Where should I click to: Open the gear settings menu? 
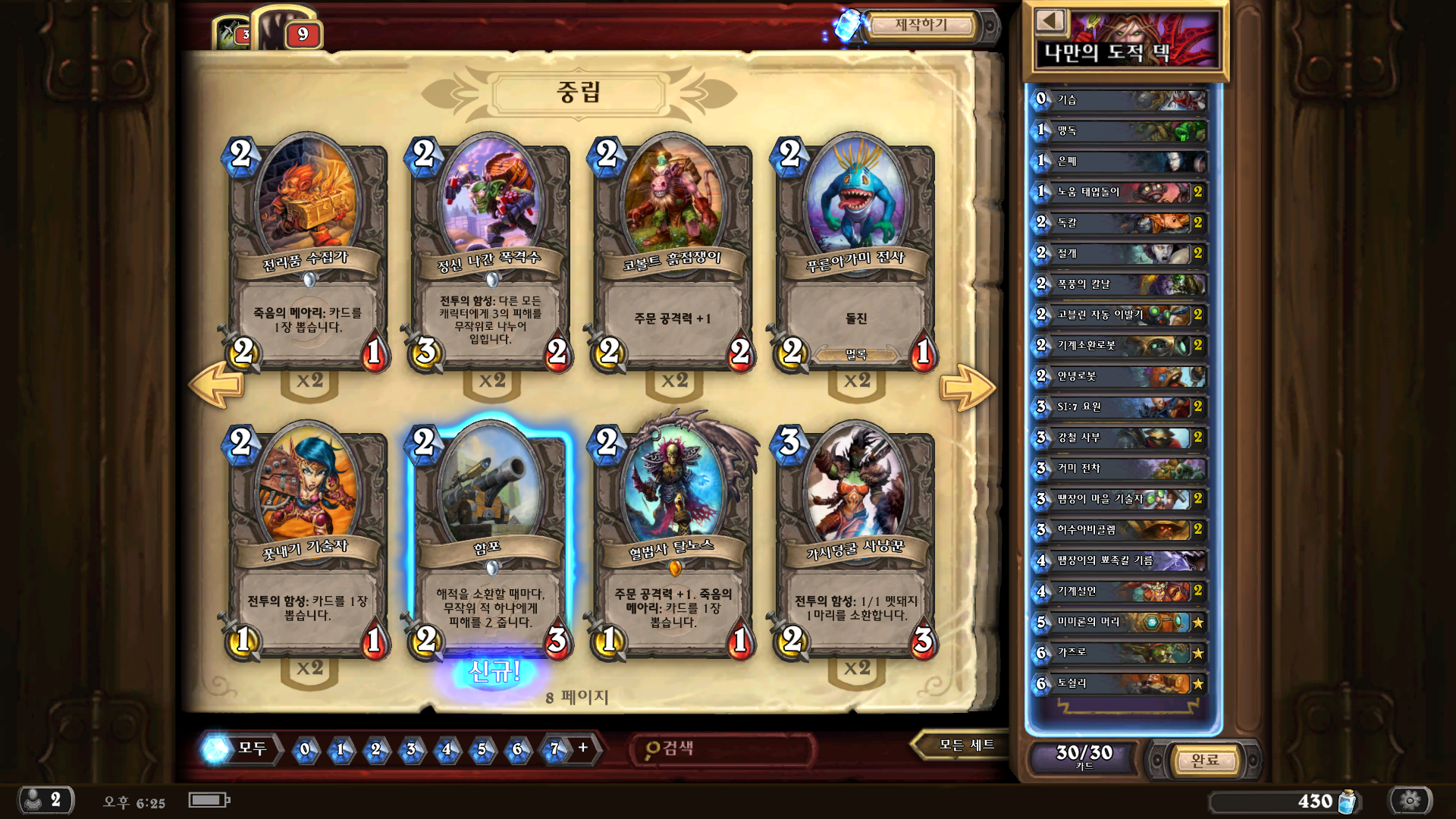(1410, 800)
